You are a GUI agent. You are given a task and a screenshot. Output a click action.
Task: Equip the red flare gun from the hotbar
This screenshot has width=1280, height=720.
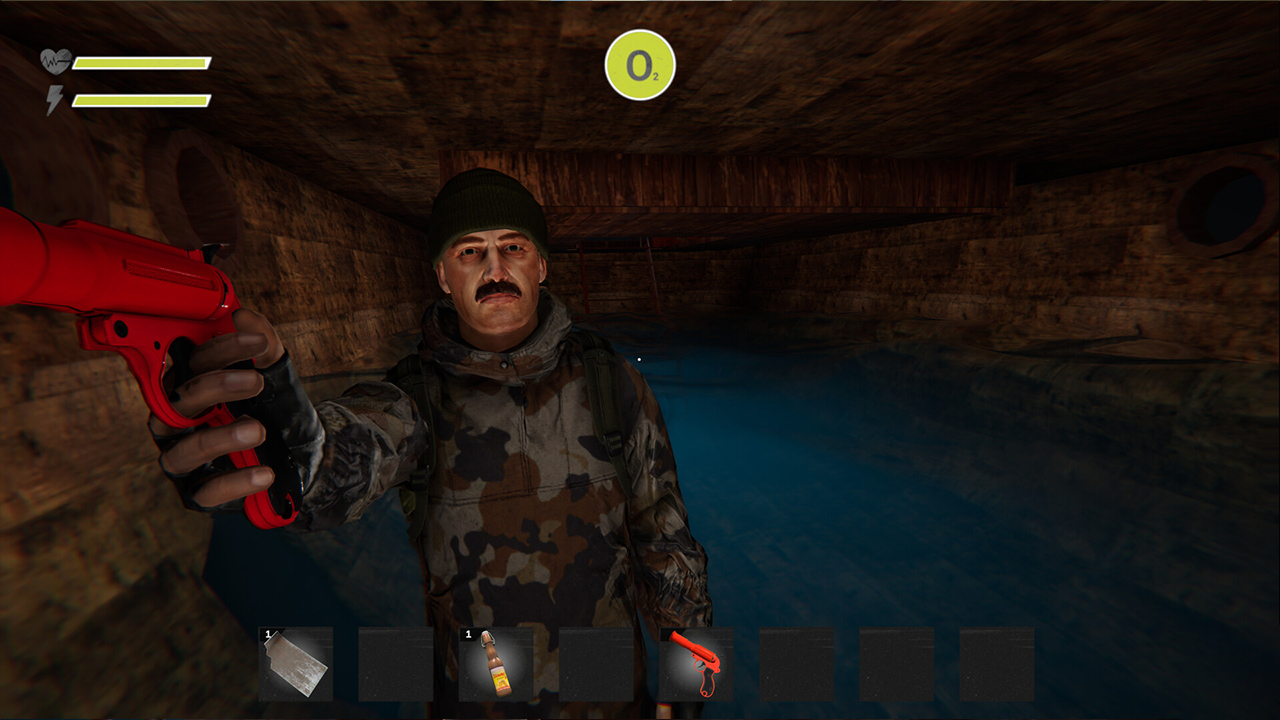[x=695, y=665]
